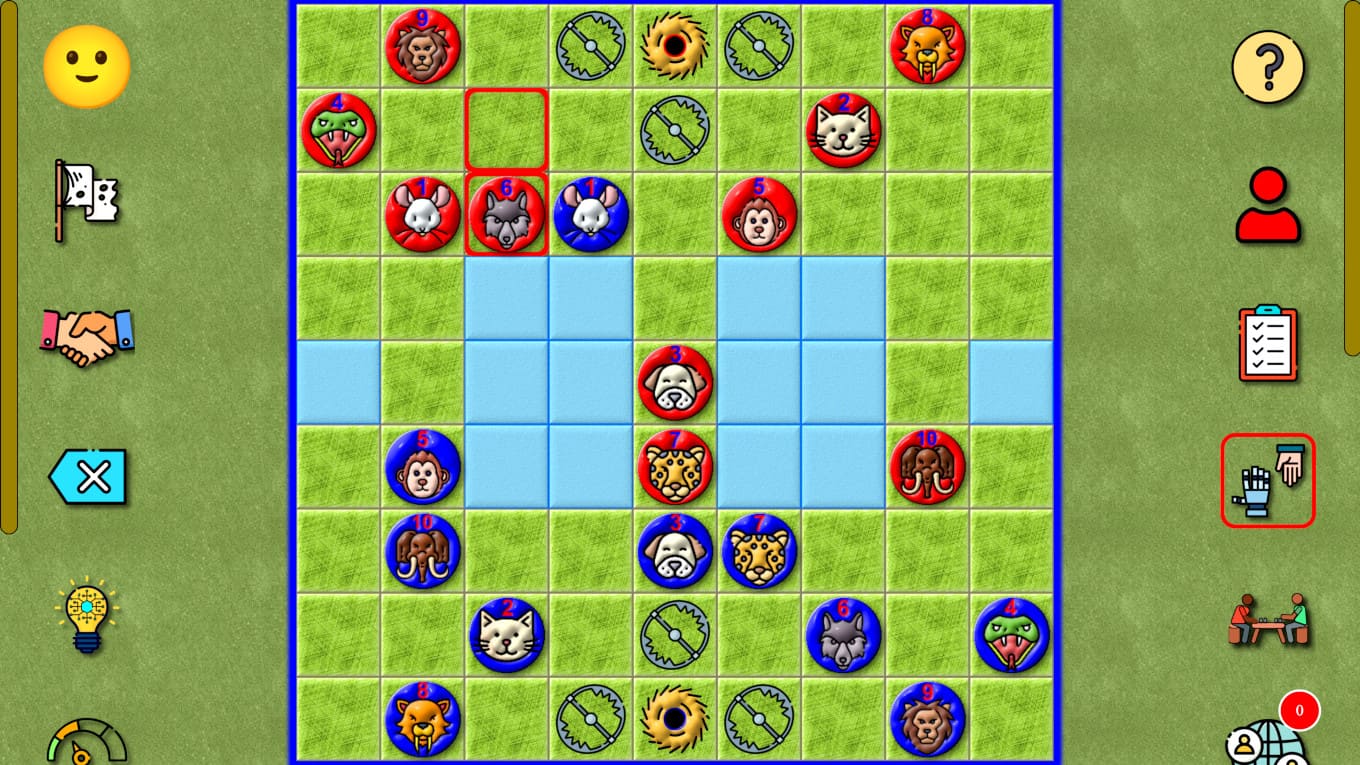Click the black hole tile at top

pyautogui.click(x=675, y=46)
